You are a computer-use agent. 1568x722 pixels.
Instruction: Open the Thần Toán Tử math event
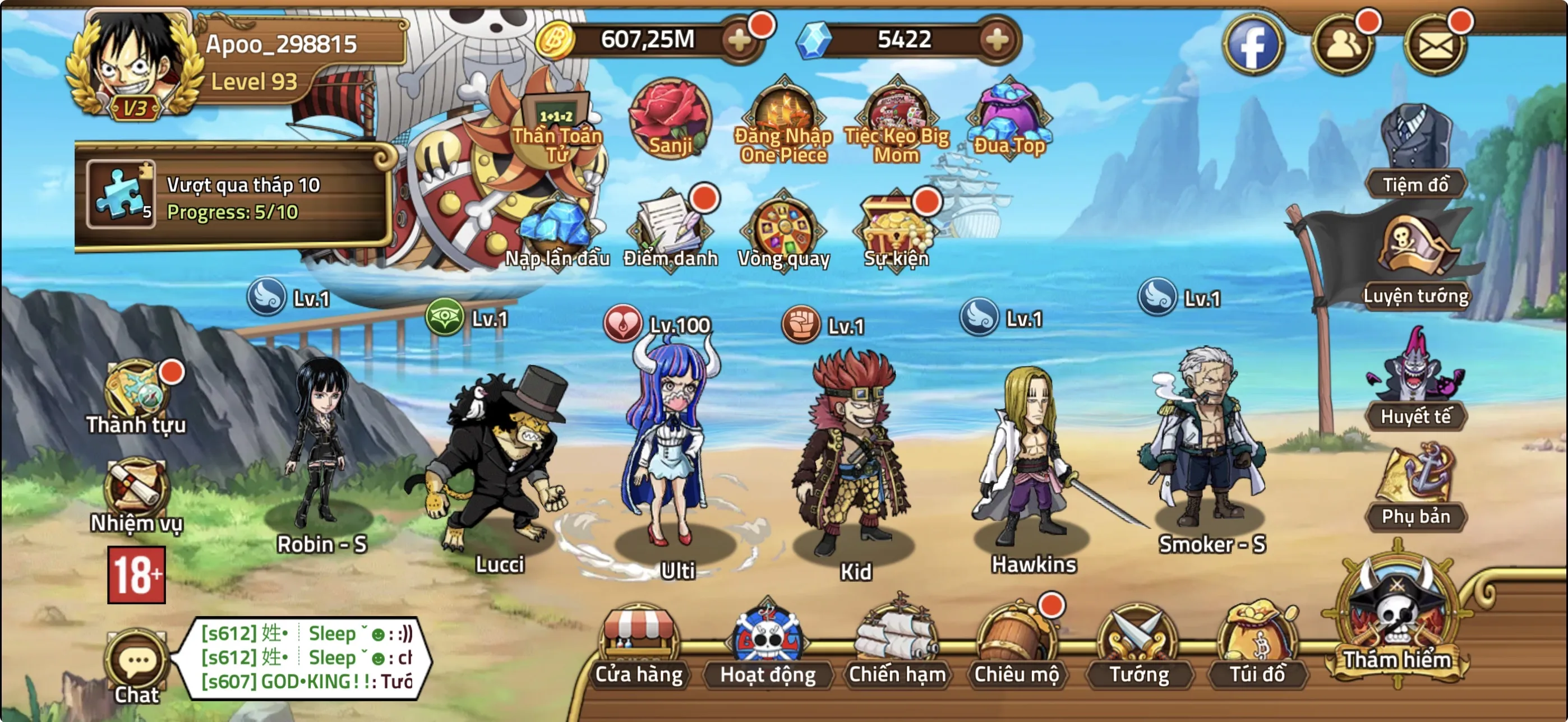click(x=555, y=122)
